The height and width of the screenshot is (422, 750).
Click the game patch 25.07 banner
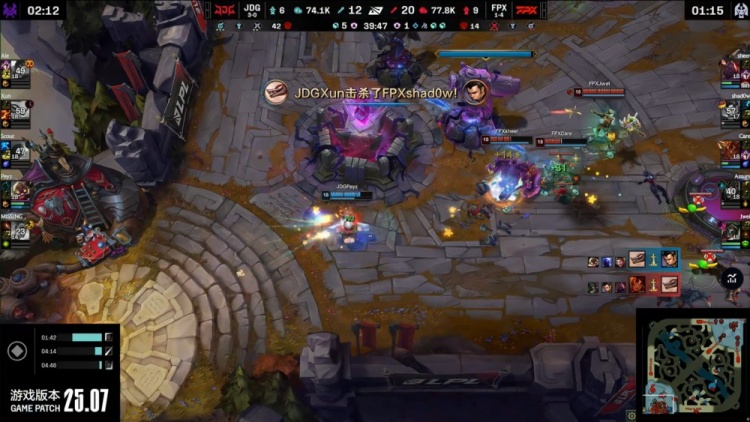point(59,400)
